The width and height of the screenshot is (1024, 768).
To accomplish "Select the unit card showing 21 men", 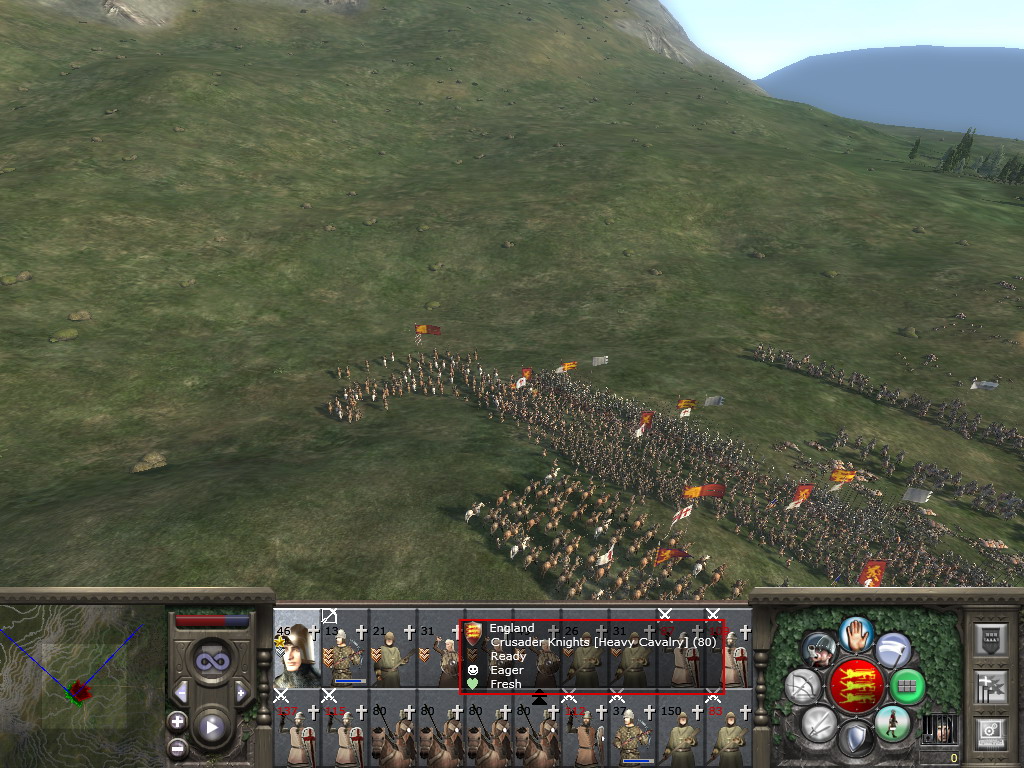I will [x=392, y=652].
